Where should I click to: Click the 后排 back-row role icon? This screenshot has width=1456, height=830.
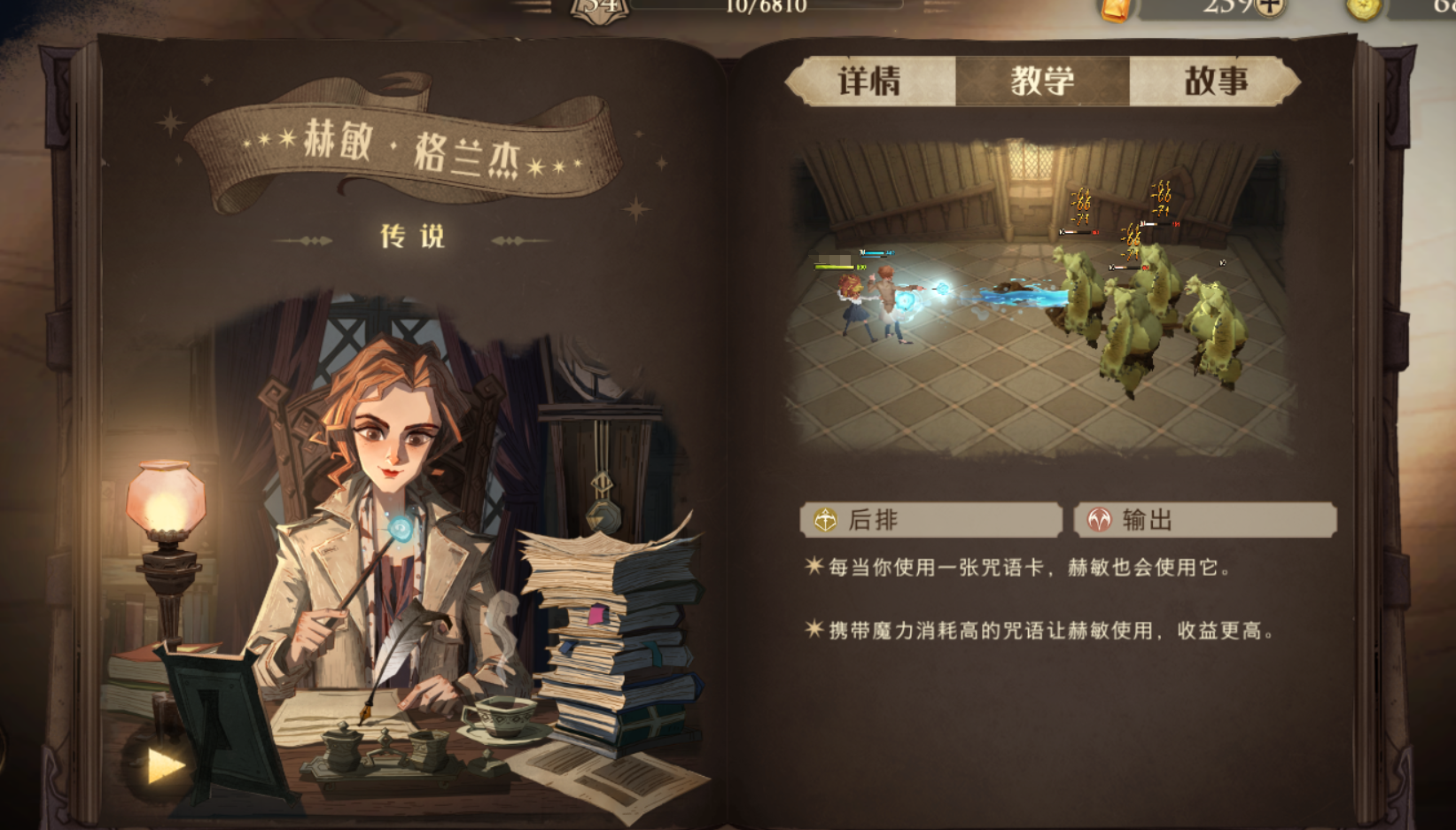pyautogui.click(x=824, y=521)
